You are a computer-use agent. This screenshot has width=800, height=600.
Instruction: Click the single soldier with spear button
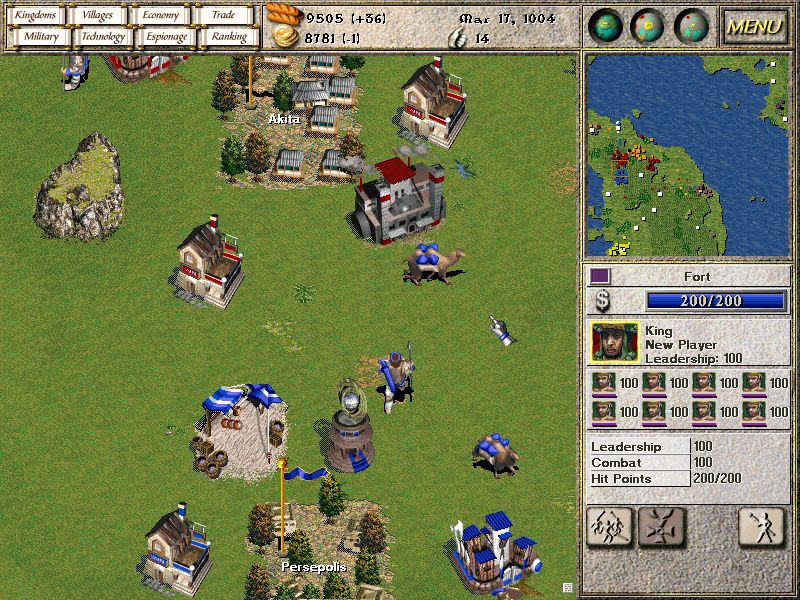(761, 525)
